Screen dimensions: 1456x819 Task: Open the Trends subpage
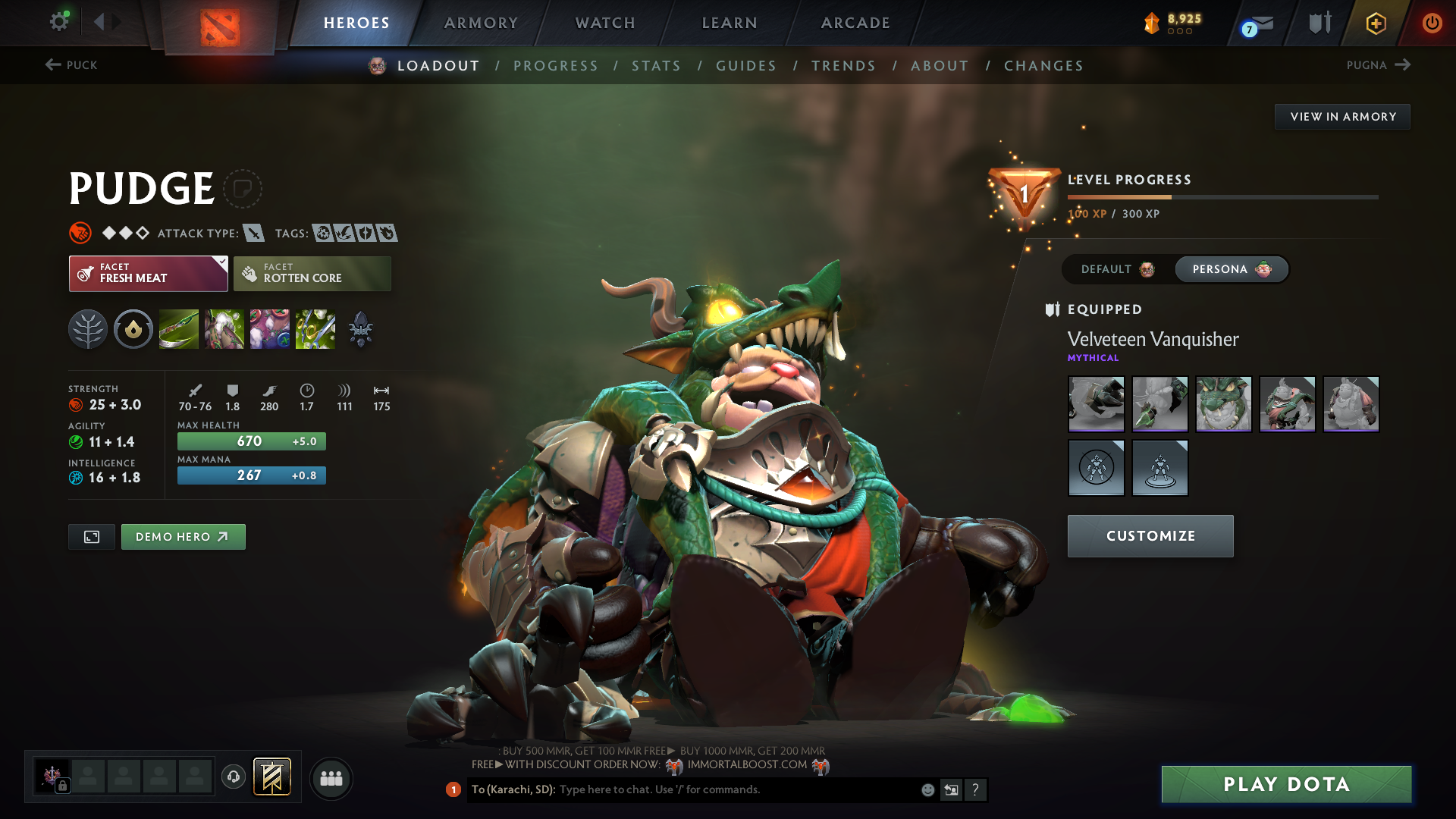[843, 66]
